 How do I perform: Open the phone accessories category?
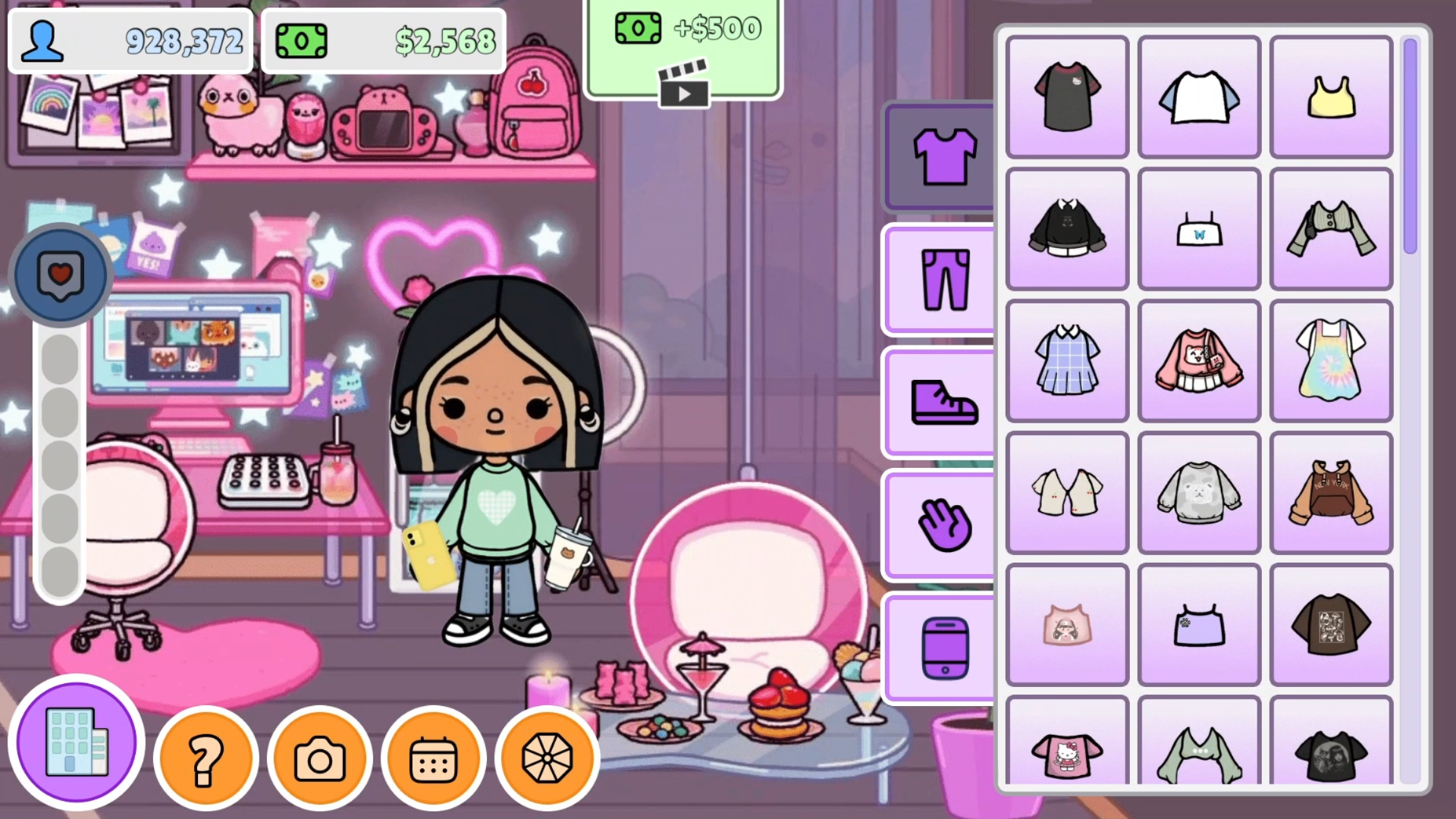[940, 648]
